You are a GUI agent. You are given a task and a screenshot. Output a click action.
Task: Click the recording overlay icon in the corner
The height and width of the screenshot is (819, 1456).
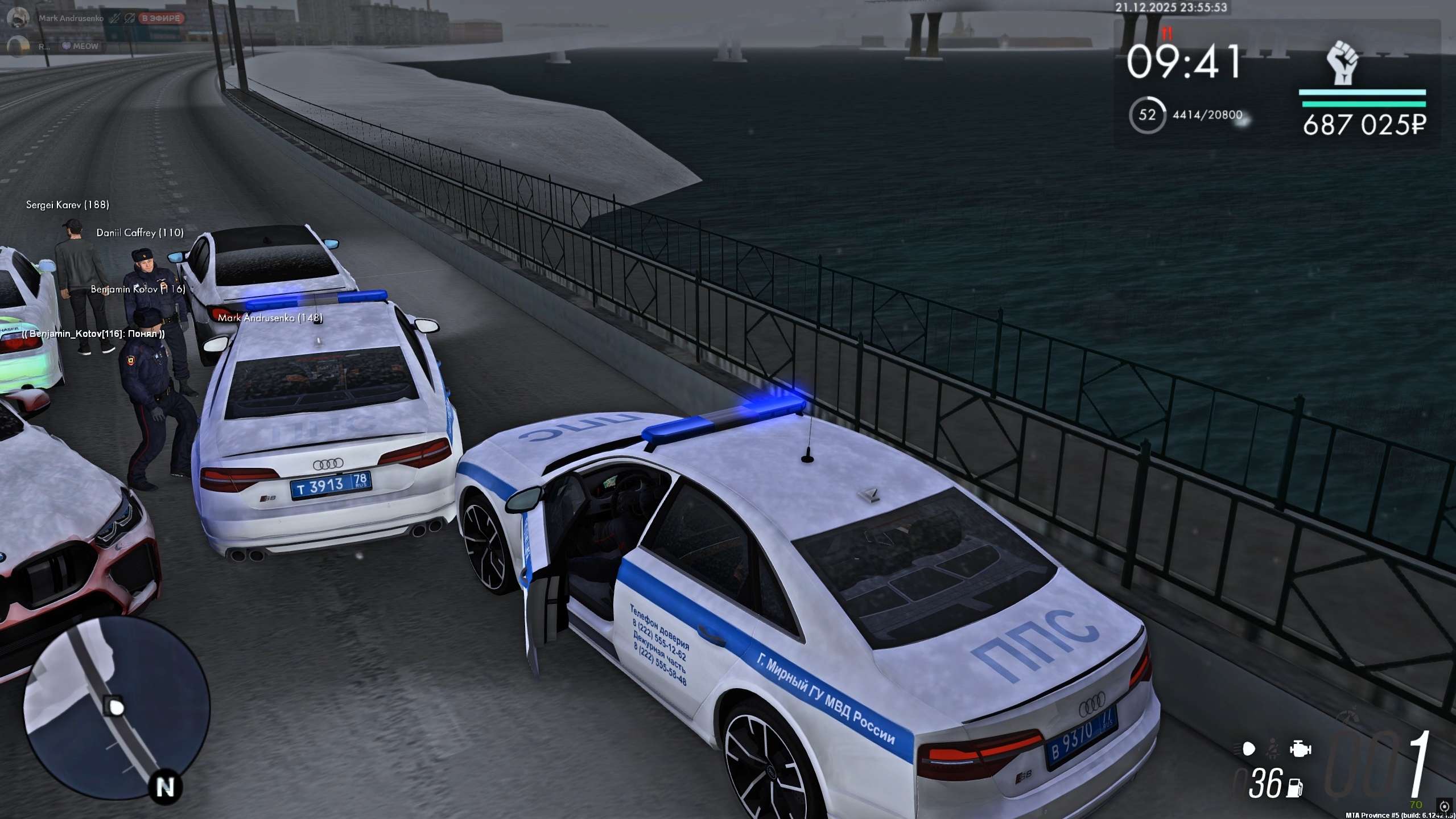1444,806
